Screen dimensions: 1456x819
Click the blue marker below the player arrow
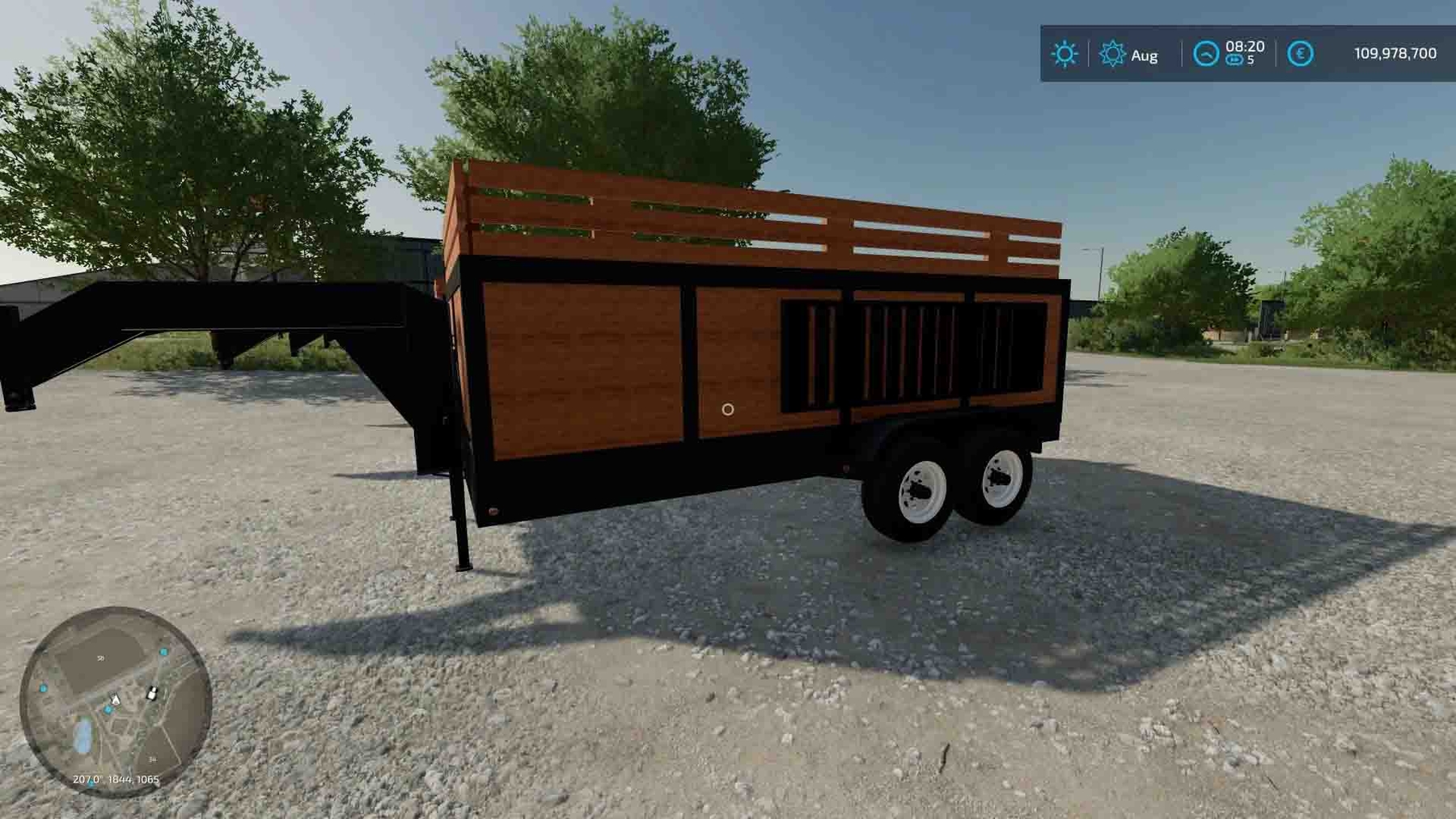tap(108, 709)
